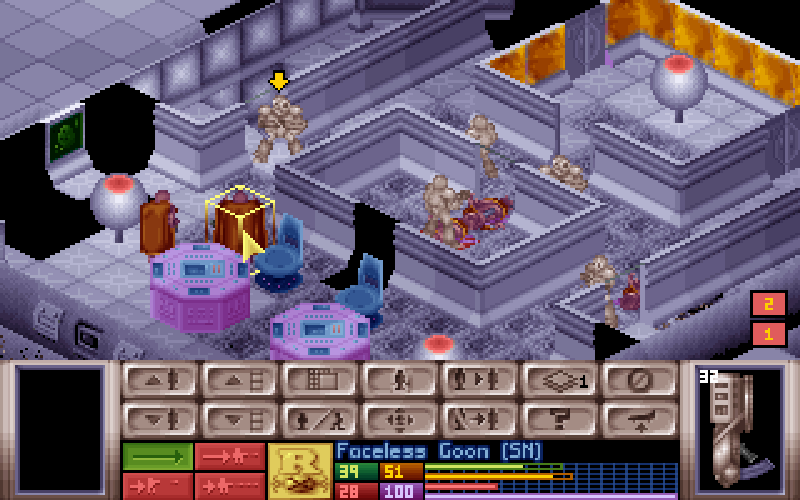The height and width of the screenshot is (500, 800).
Task: Move the soldier up one level
Action: click(x=160, y=380)
